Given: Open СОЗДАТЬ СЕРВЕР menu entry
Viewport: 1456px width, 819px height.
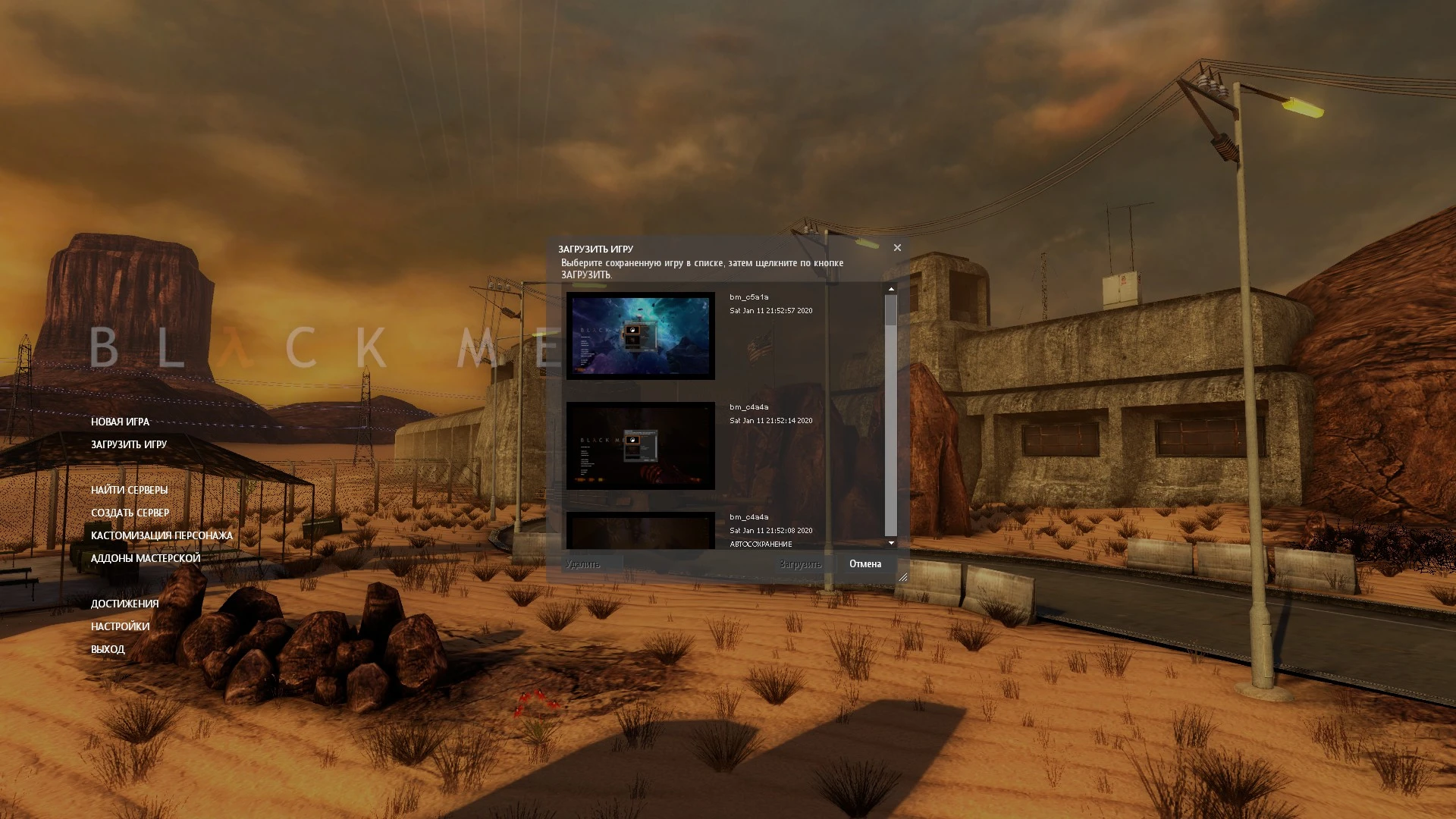Looking at the screenshot, I should click(x=130, y=513).
